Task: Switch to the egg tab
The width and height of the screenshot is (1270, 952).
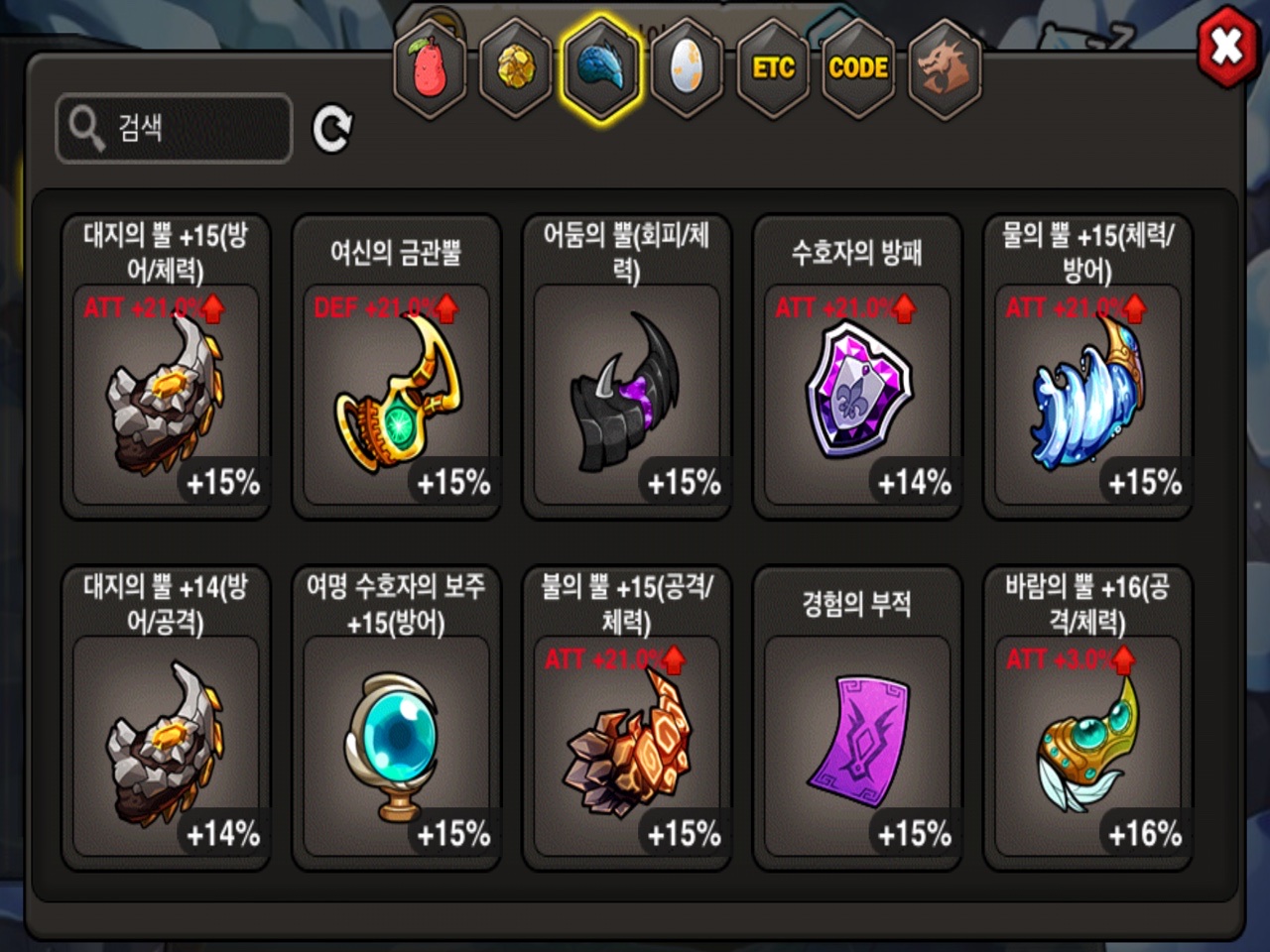Action: [x=687, y=68]
